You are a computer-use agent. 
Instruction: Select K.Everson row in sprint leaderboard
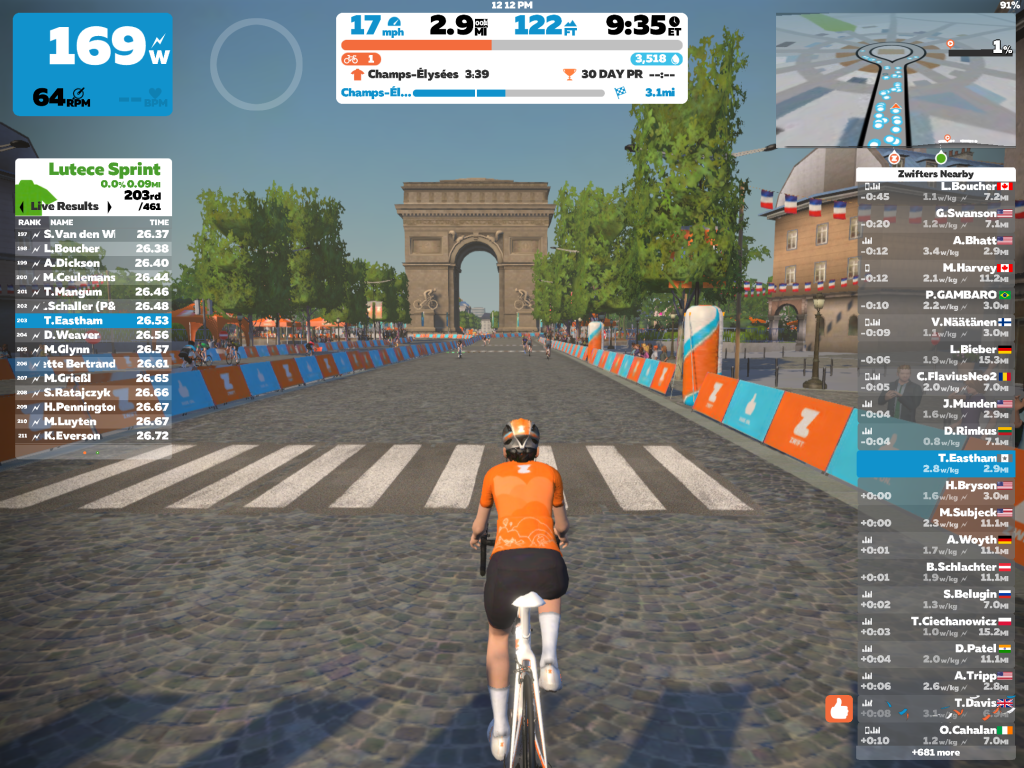coord(93,436)
